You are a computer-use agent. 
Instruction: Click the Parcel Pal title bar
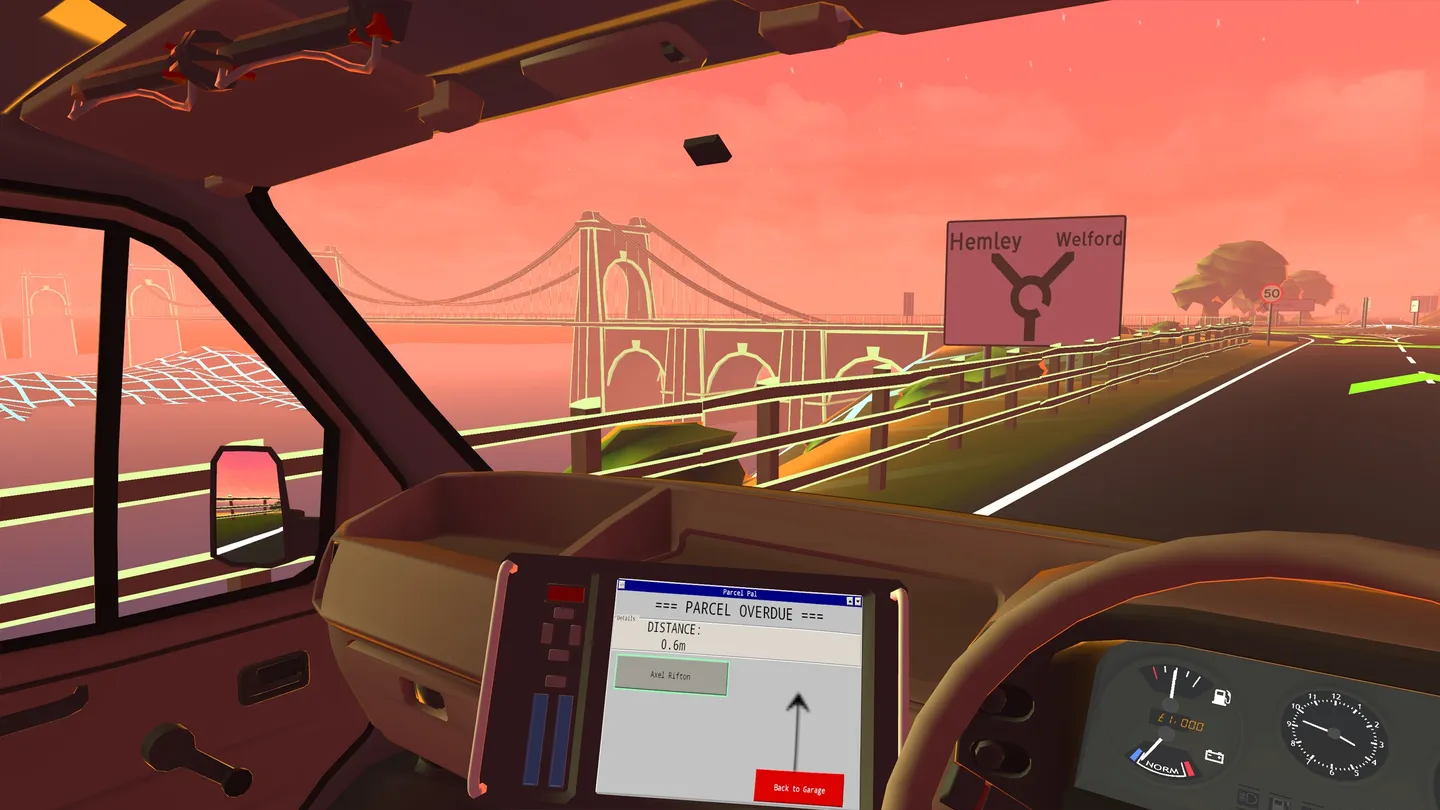point(739,593)
